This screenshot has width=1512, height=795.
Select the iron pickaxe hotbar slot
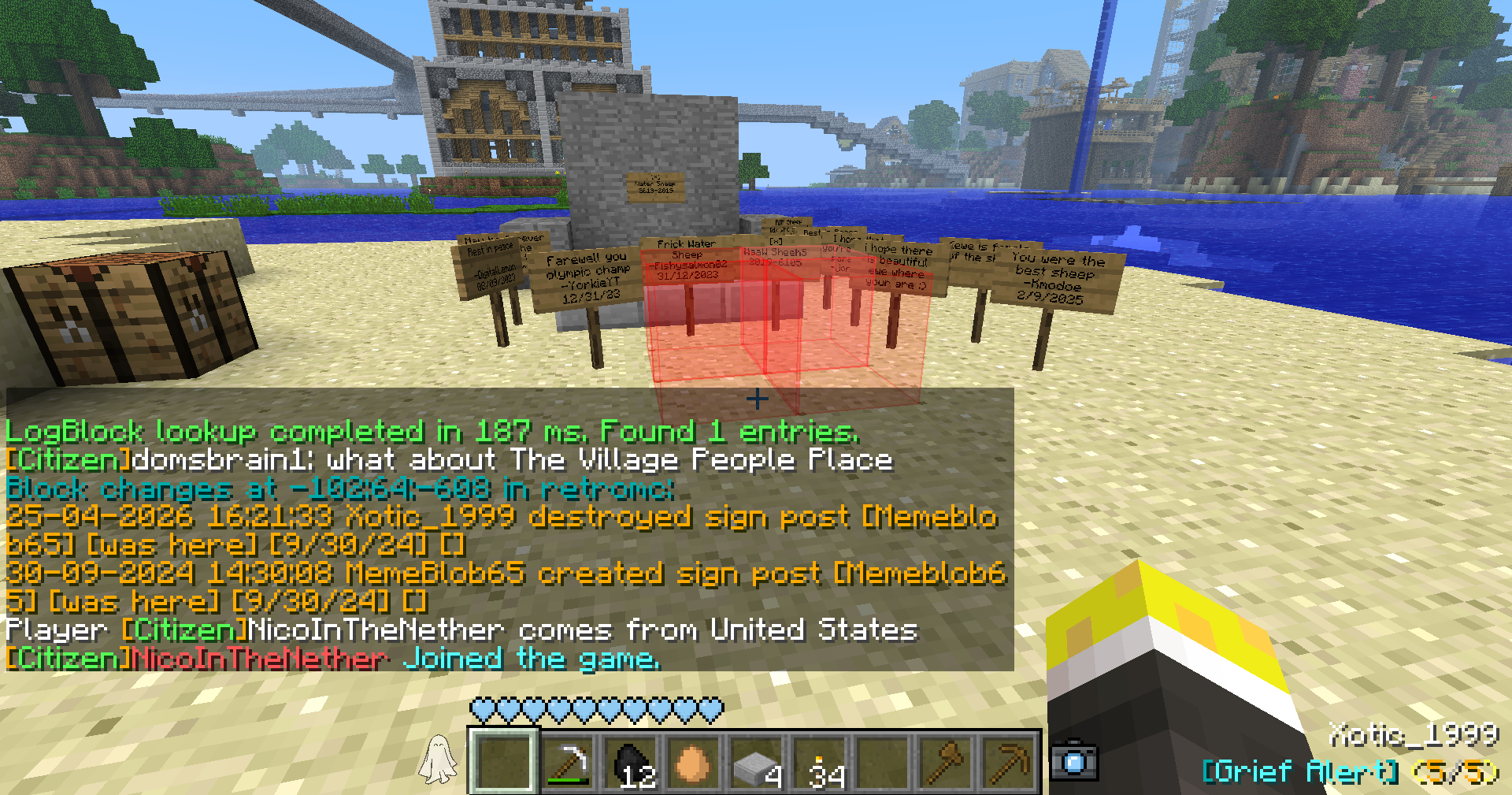567,762
